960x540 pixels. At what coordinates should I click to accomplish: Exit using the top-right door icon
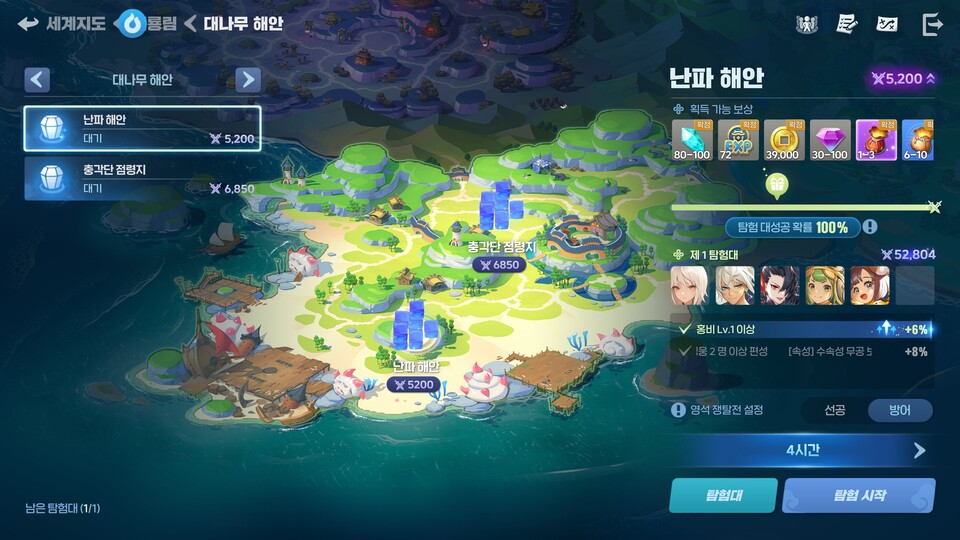pos(932,24)
